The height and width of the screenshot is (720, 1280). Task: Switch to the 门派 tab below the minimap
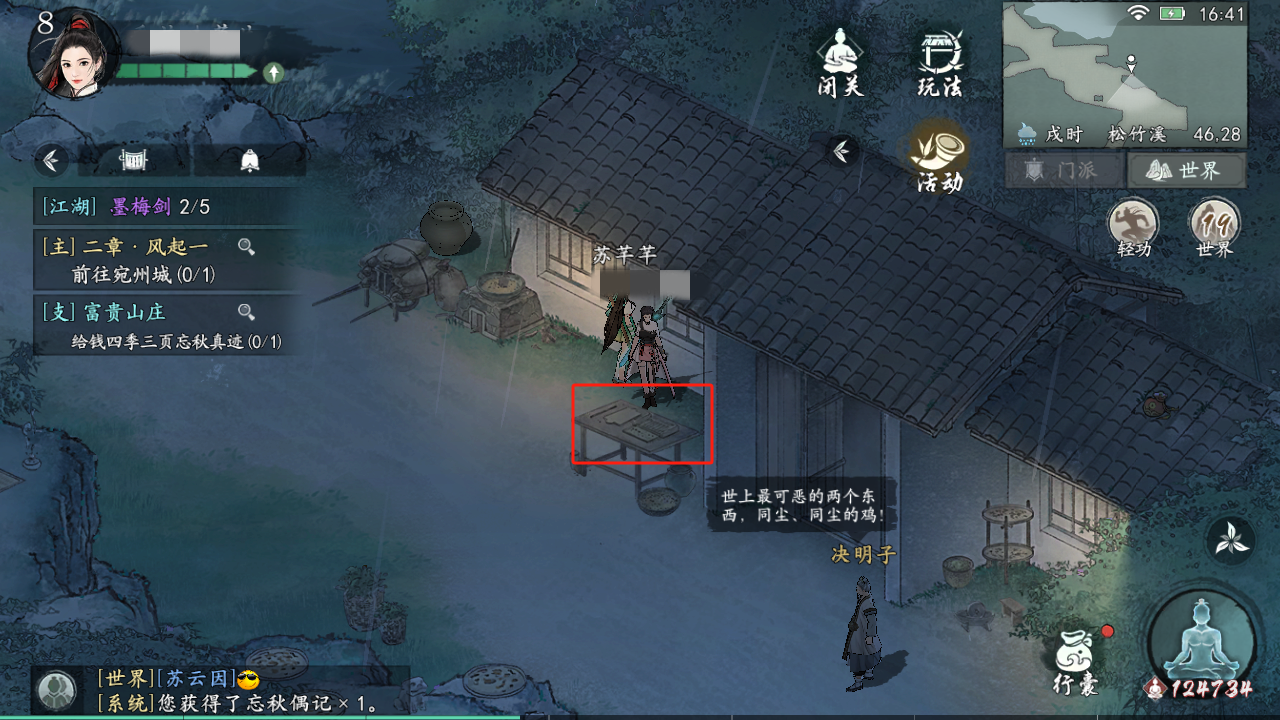tap(1063, 170)
